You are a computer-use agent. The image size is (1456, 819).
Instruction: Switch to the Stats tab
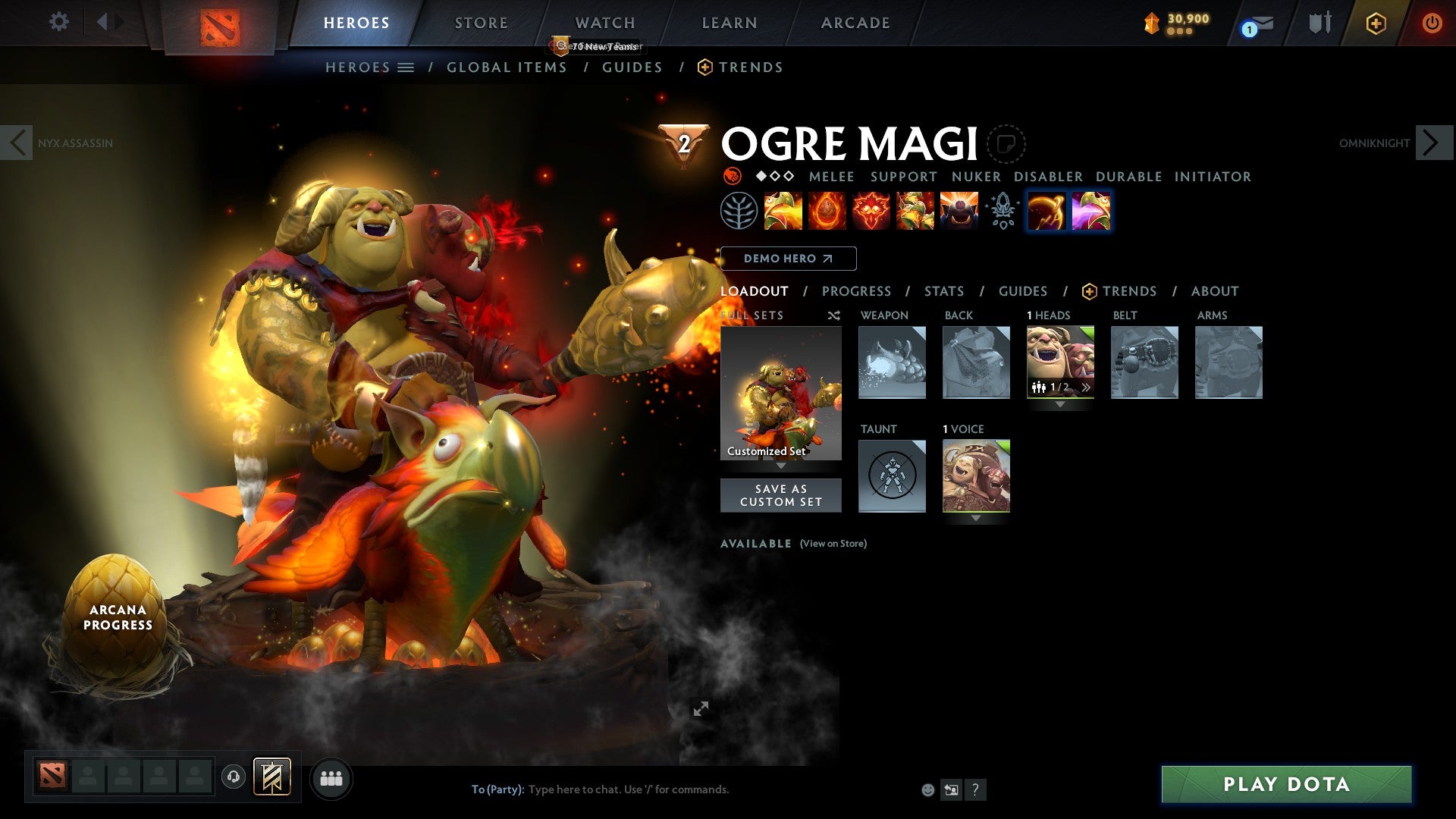click(x=943, y=291)
